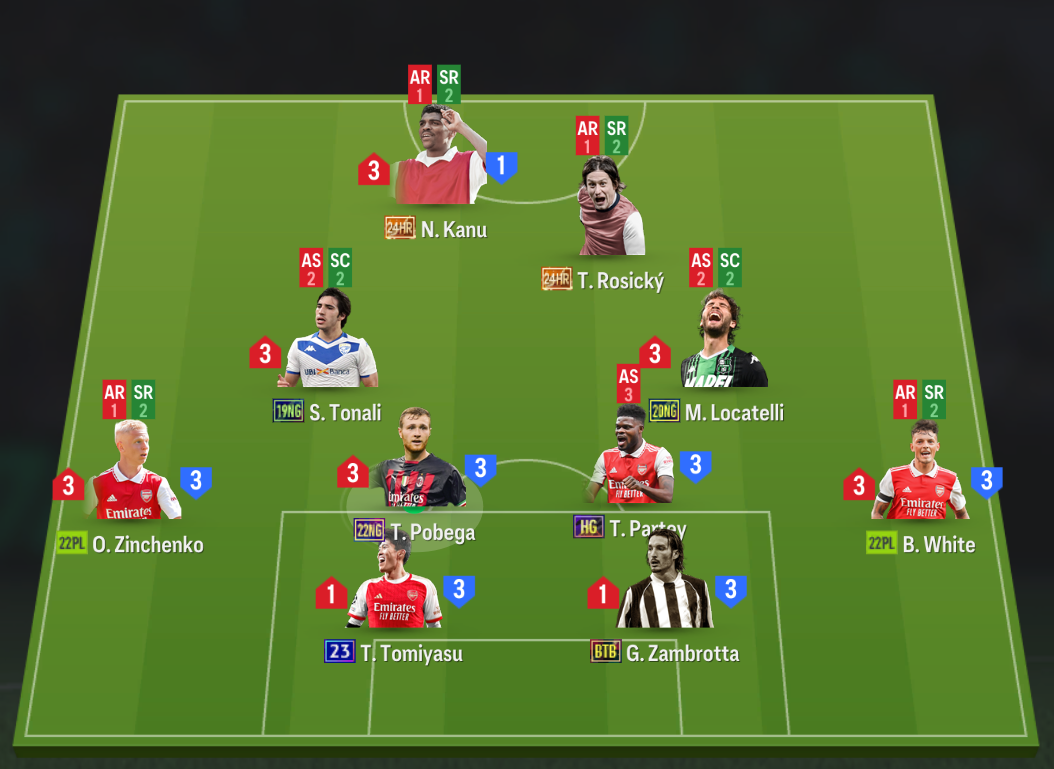Select the T. Tomiyasu player card
The image size is (1054, 769).
pos(394,587)
